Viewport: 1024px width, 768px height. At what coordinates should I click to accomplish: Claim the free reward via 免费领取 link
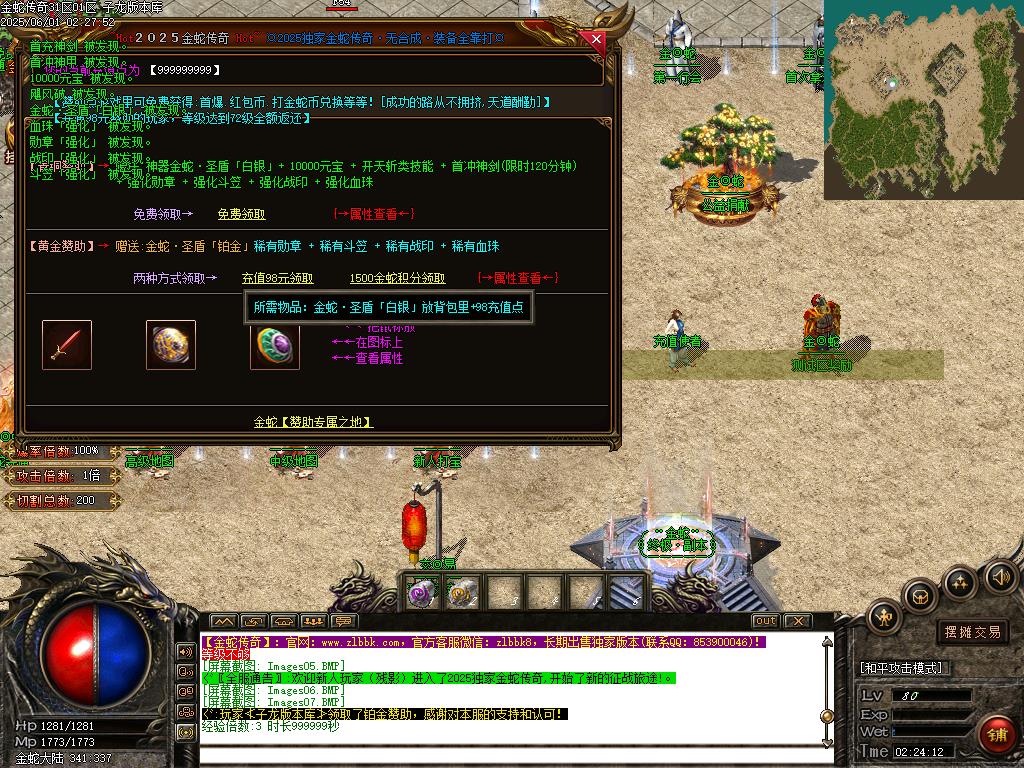(241, 214)
